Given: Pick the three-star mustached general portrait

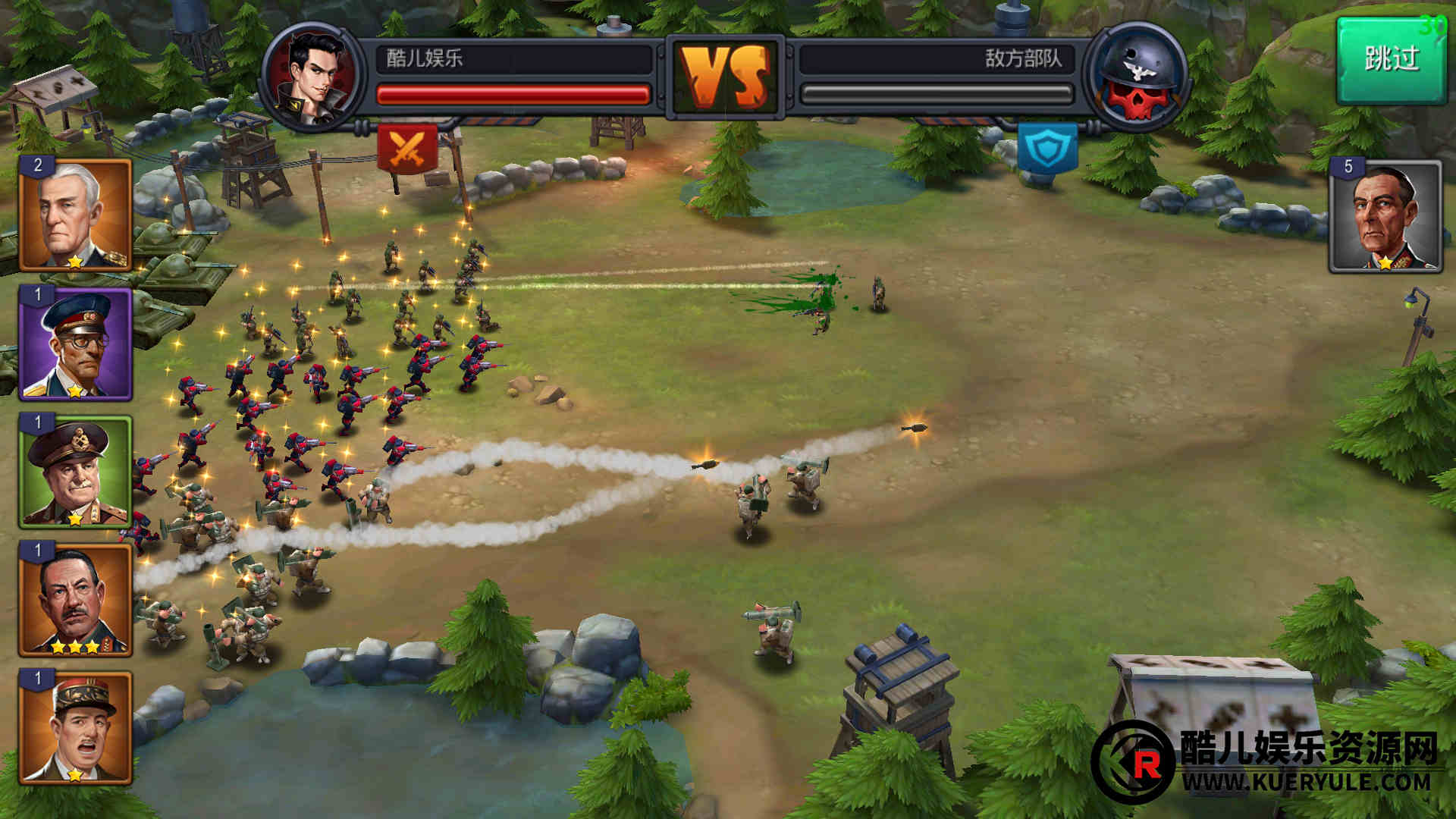Looking at the screenshot, I should pyautogui.click(x=75, y=599).
